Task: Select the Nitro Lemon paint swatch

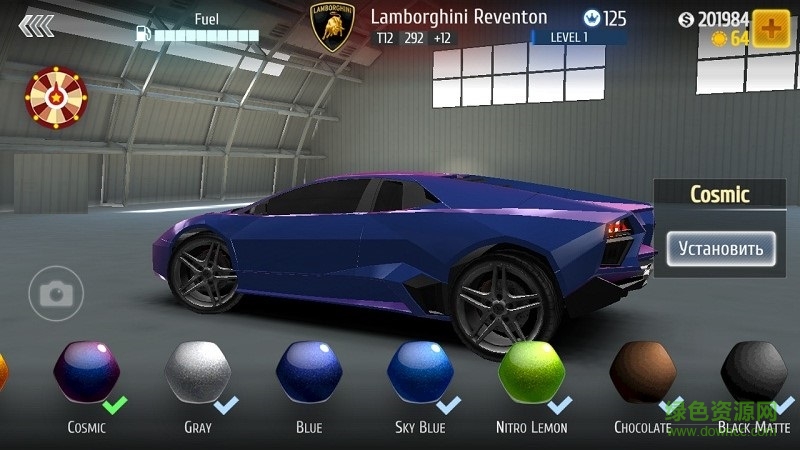Action: pos(531,372)
